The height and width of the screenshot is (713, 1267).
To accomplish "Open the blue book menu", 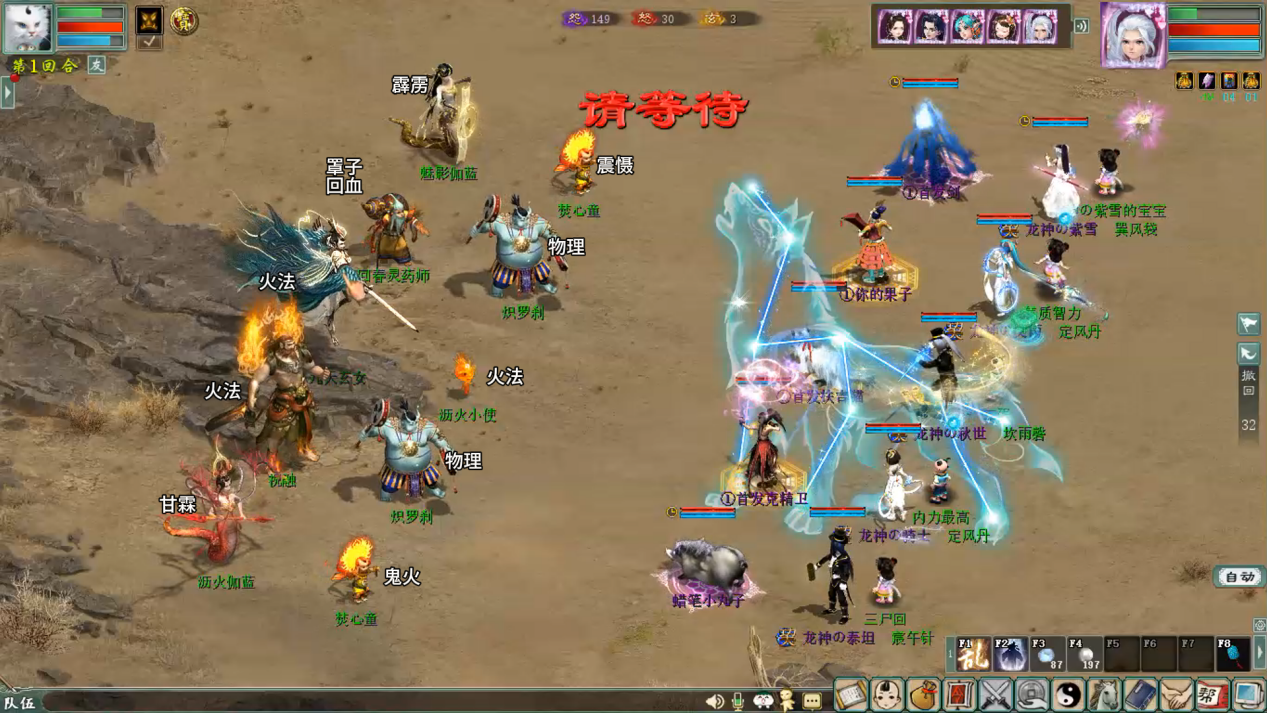I will click(1140, 694).
